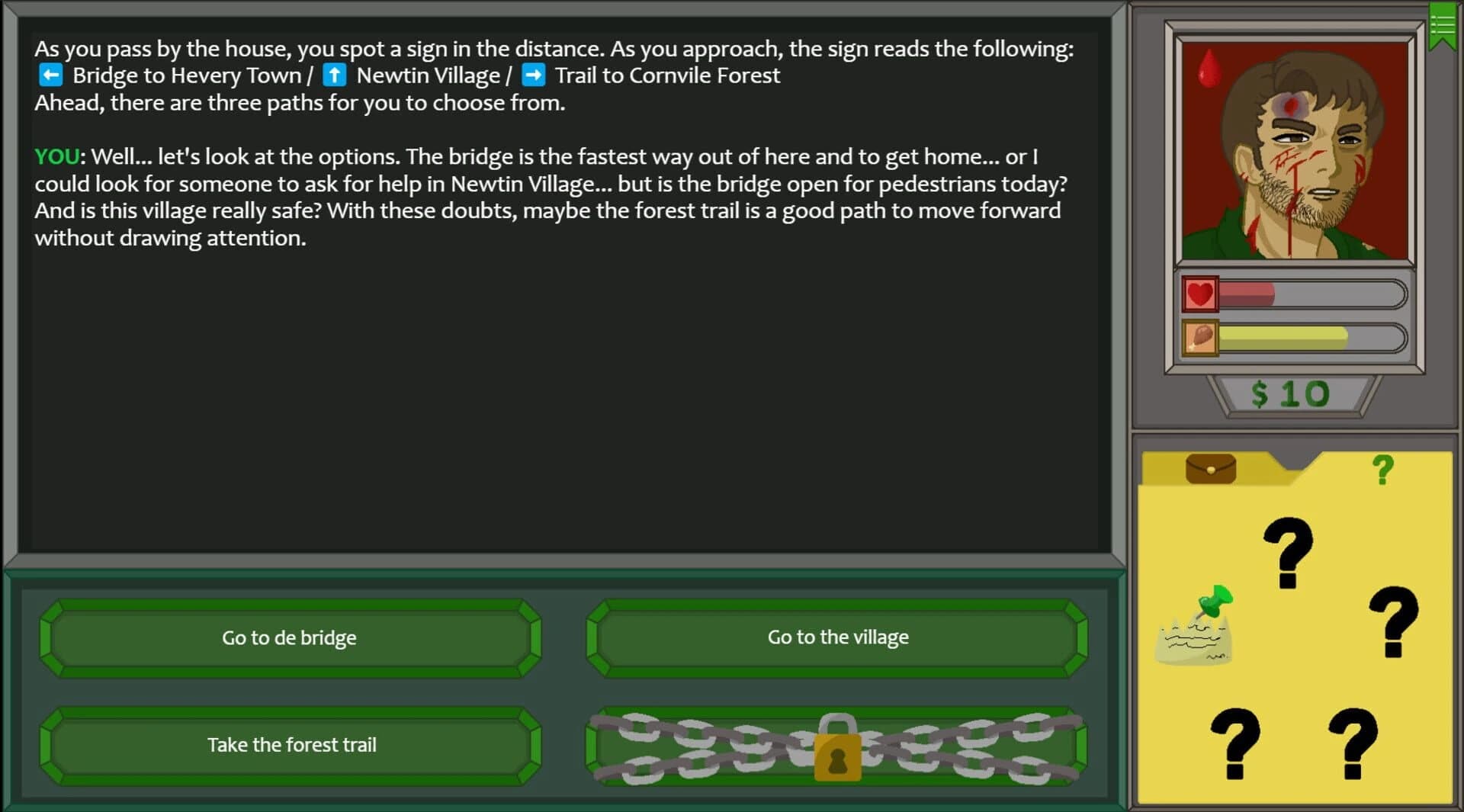The width and height of the screenshot is (1464, 812).
Task: Select Take the forest trail
Action: [x=288, y=745]
